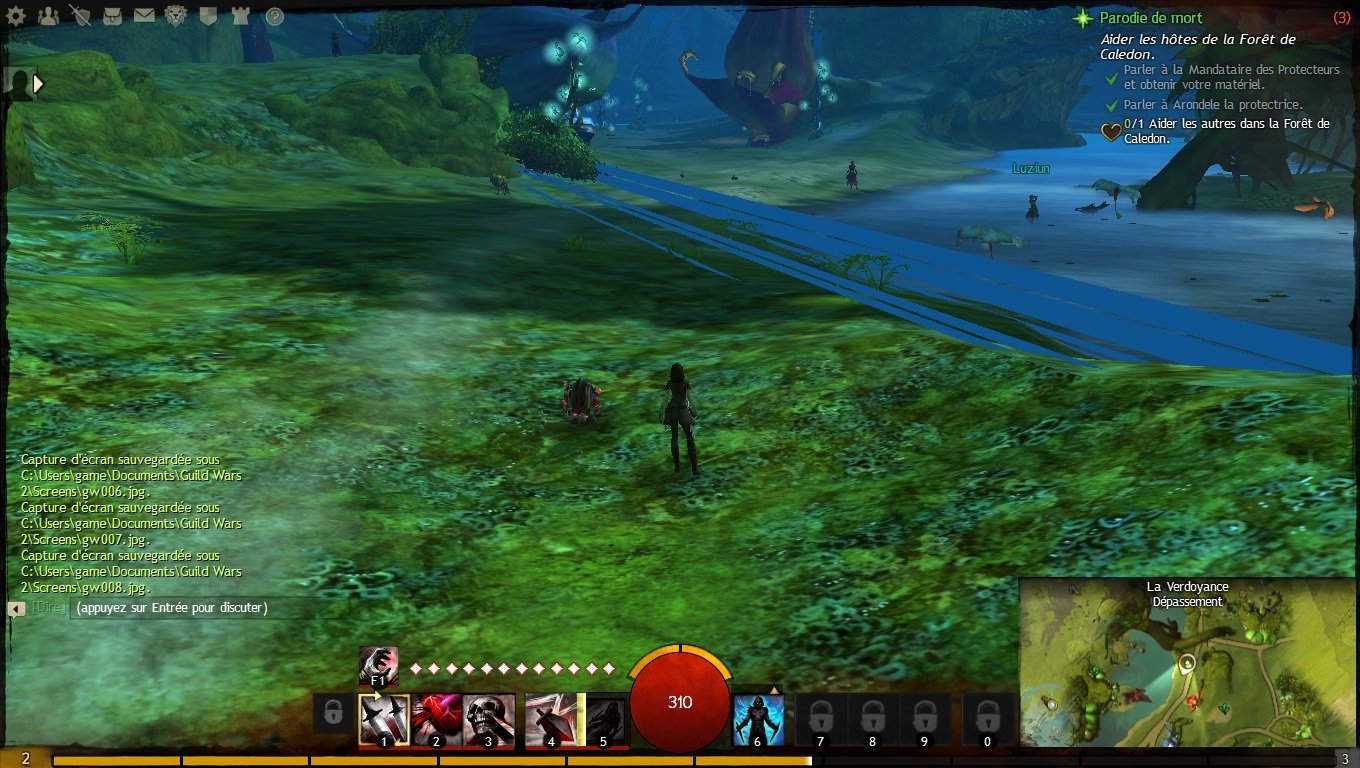Use the skull skill in slot 3
1360x768 pixels.
click(x=489, y=720)
